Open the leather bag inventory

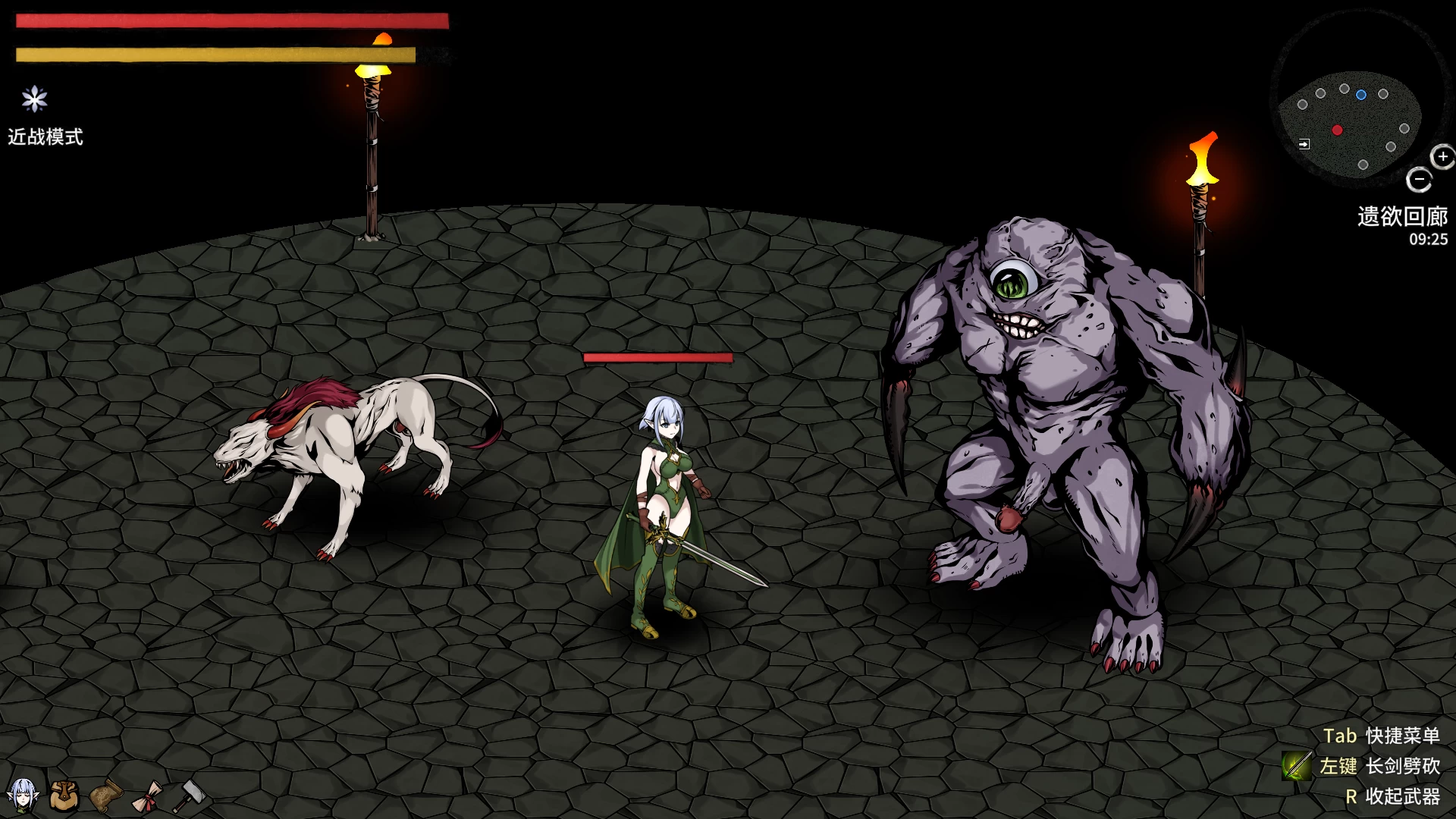tap(64, 795)
